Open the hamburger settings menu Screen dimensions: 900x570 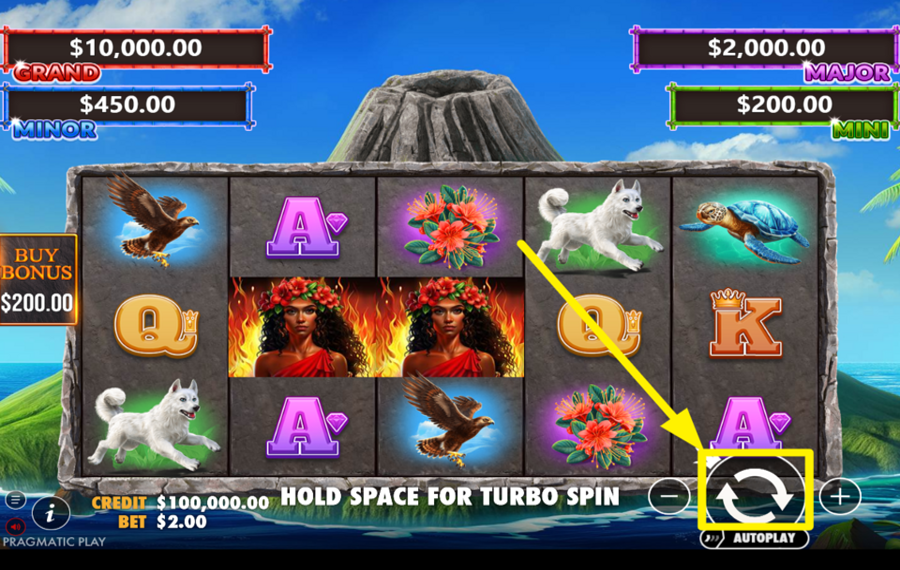point(16,499)
